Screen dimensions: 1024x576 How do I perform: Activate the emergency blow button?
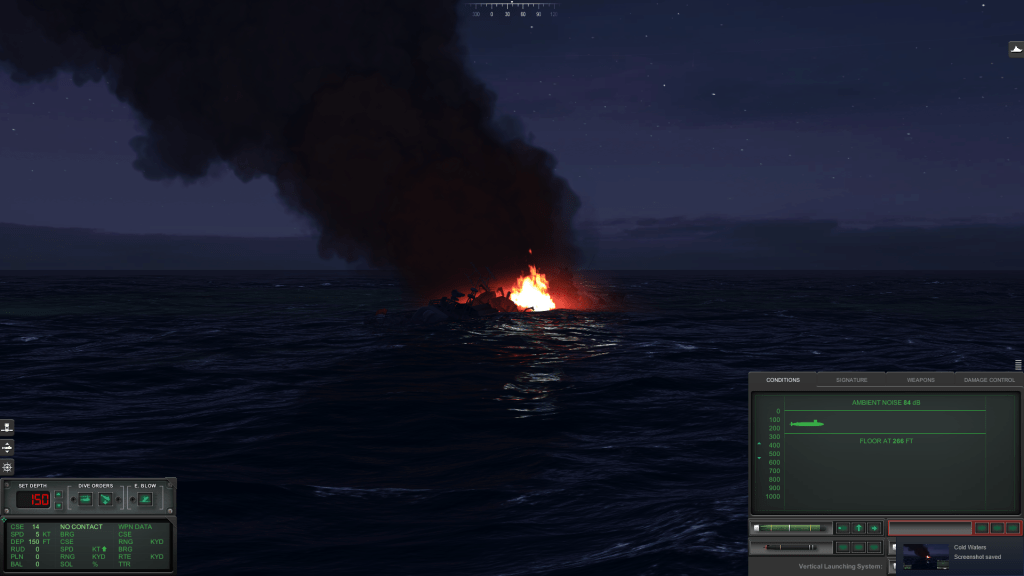pyautogui.click(x=145, y=499)
